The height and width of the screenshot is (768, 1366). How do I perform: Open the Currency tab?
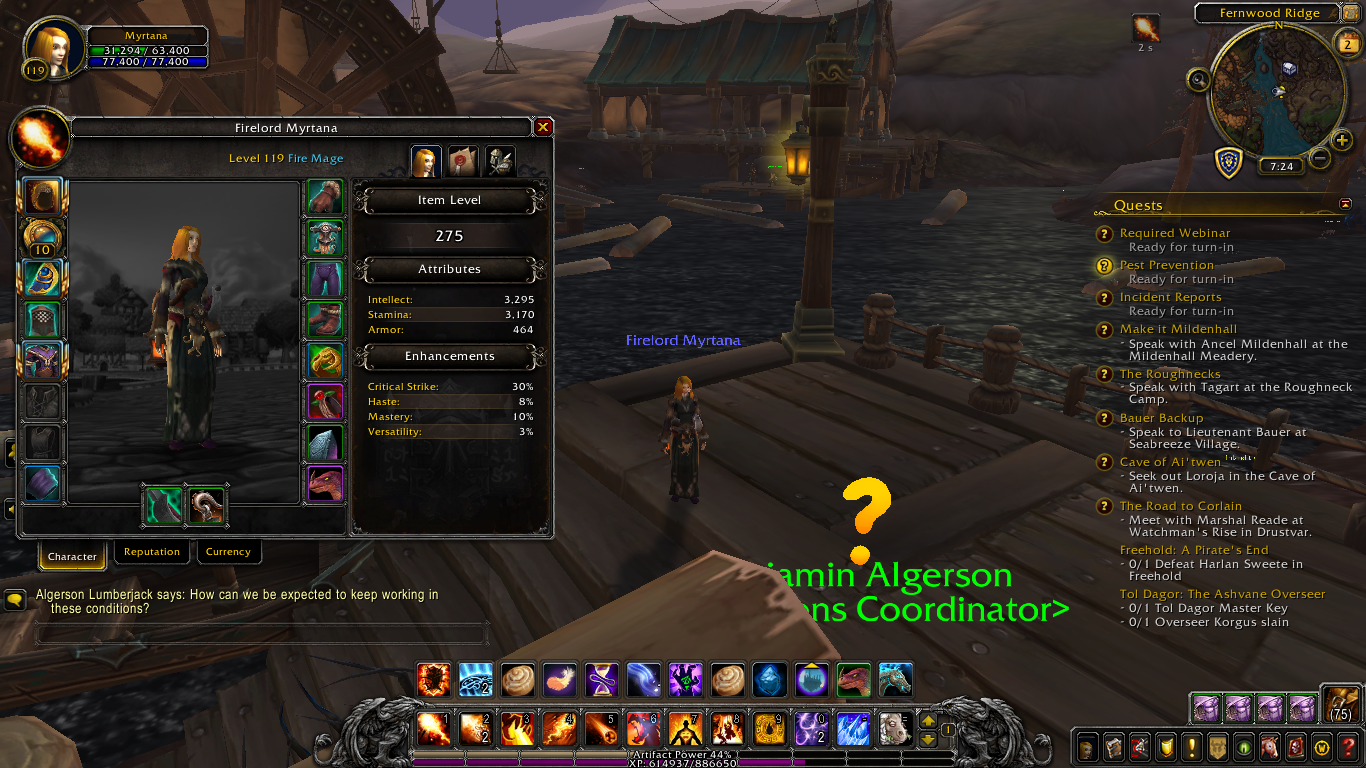pyautogui.click(x=228, y=552)
